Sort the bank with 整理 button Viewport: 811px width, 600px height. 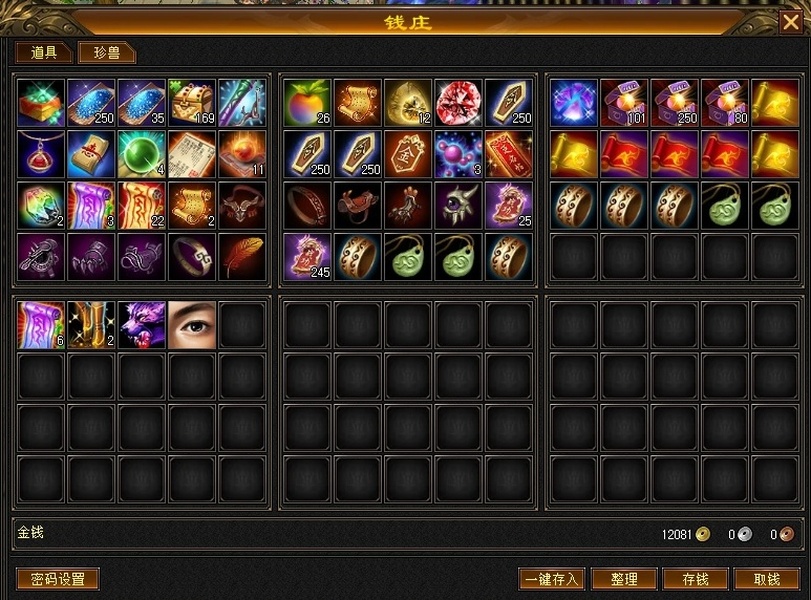pos(623,579)
